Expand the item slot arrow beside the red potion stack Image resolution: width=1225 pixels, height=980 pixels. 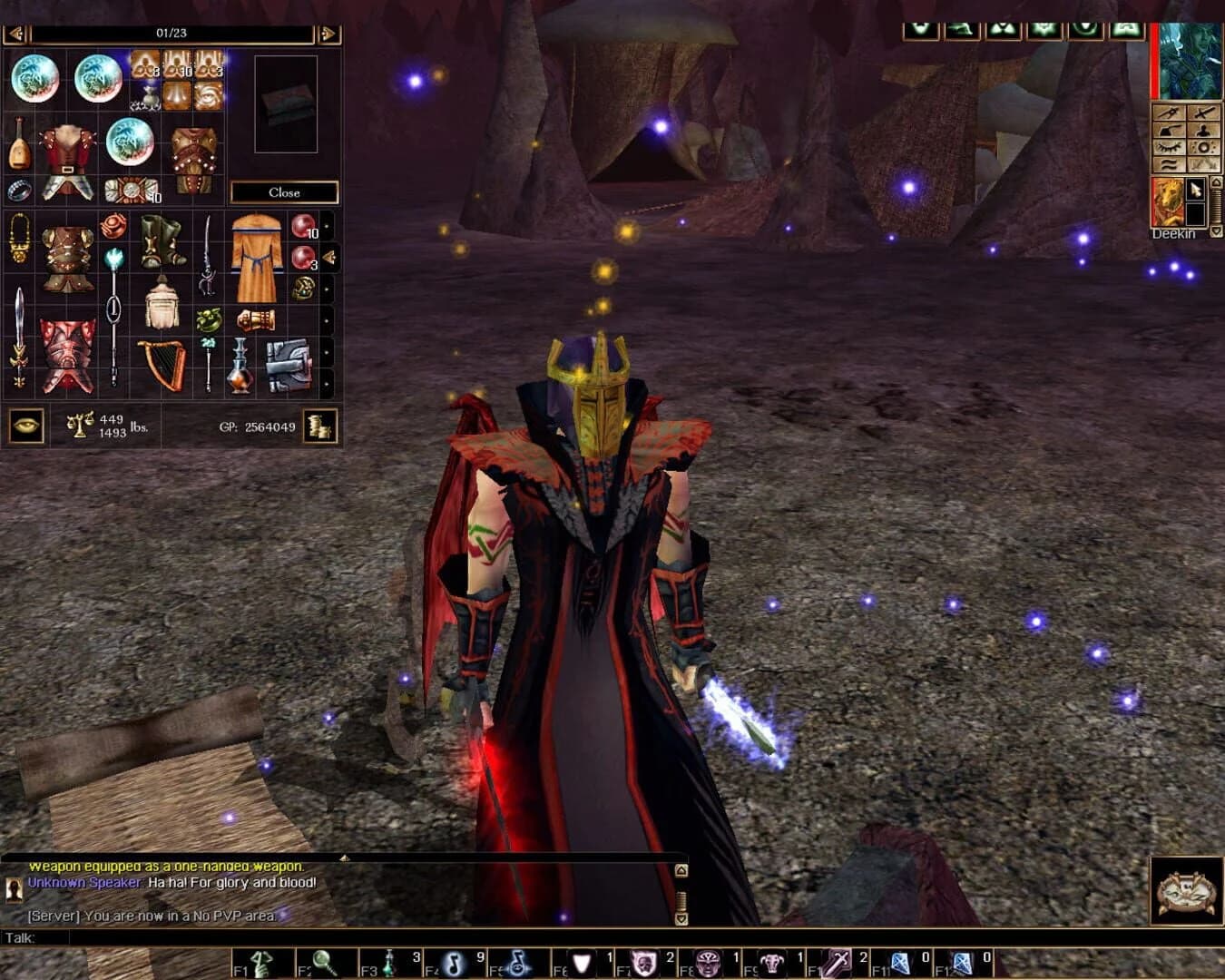[330, 255]
